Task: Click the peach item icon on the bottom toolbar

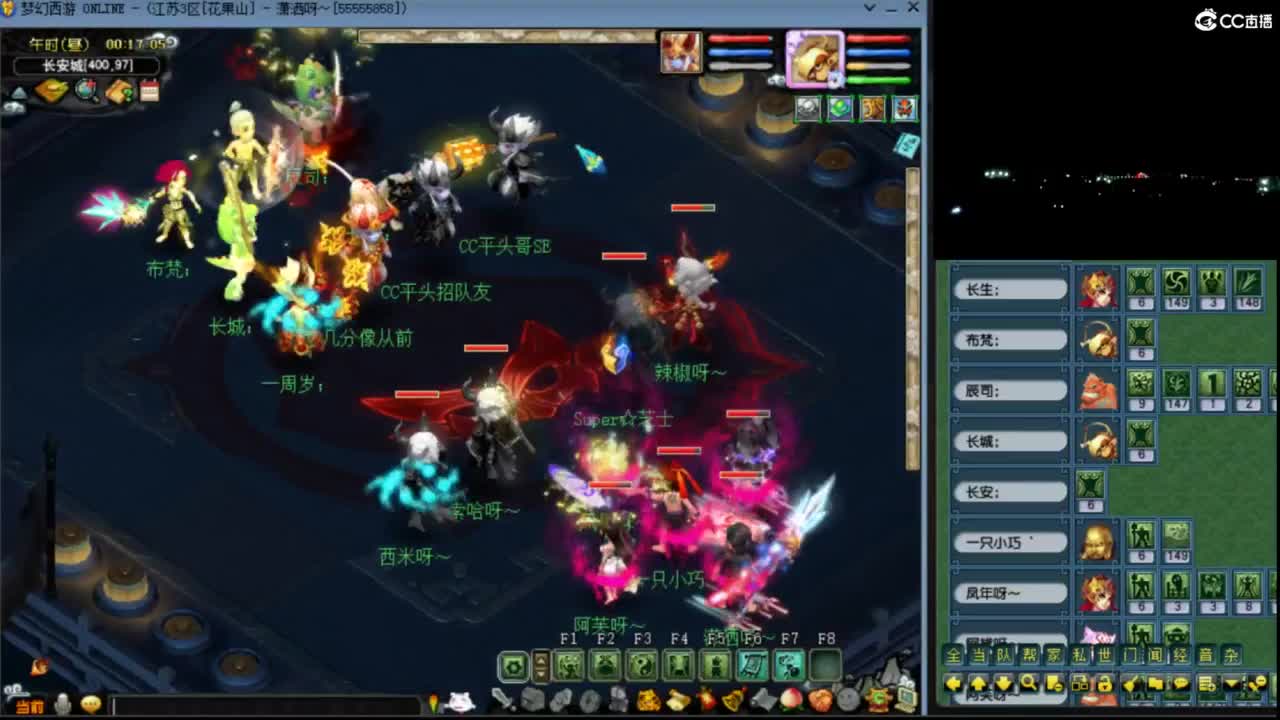Action: point(790,700)
